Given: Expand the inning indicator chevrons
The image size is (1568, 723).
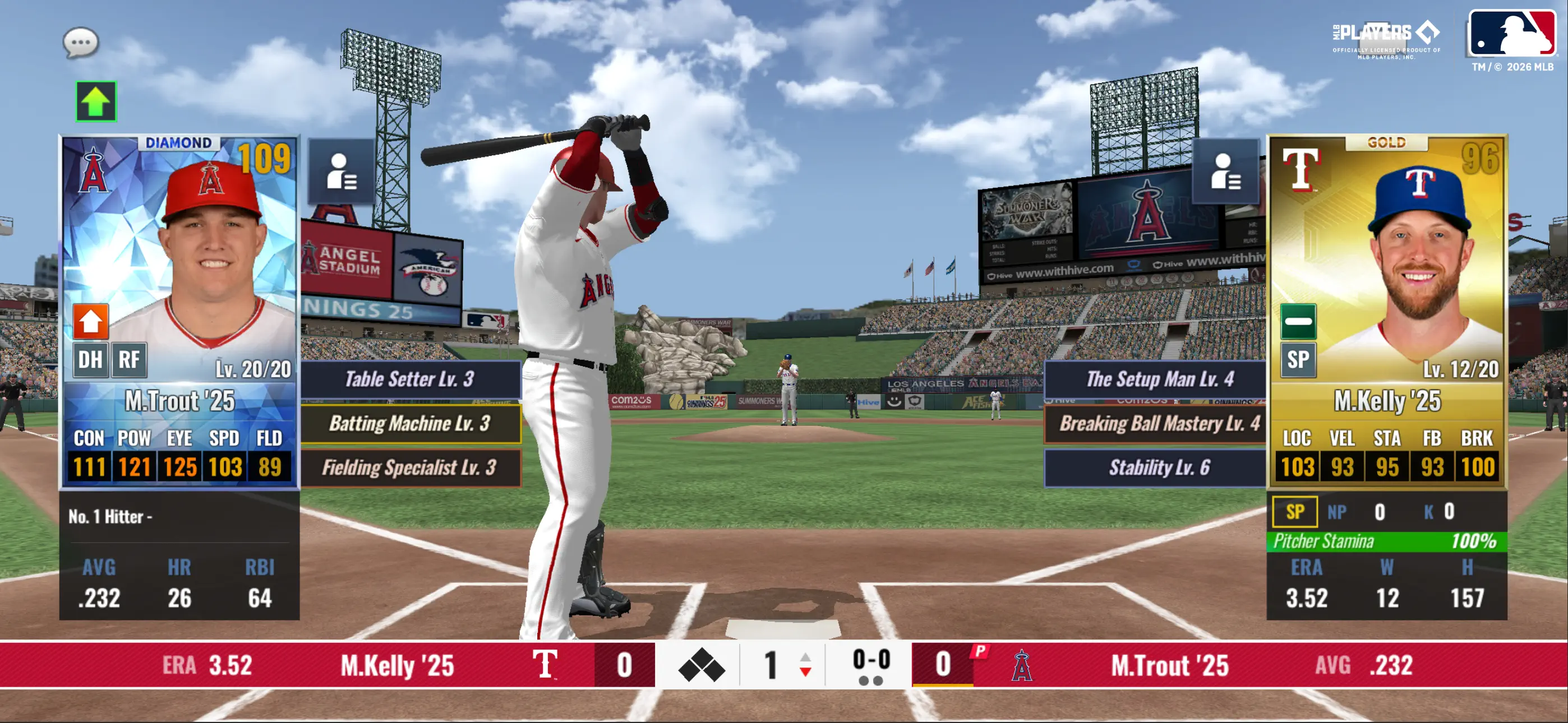Looking at the screenshot, I should pyautogui.click(x=805, y=665).
